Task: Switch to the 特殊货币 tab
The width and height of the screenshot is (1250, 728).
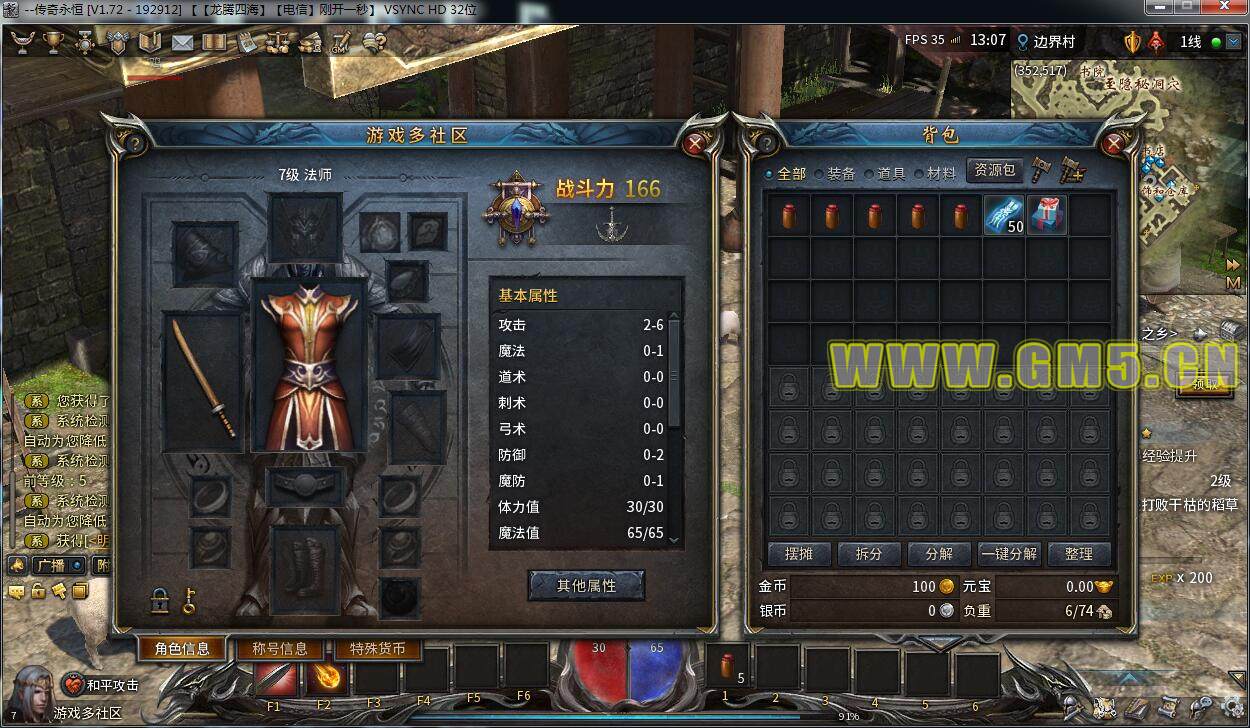Action: pos(377,648)
